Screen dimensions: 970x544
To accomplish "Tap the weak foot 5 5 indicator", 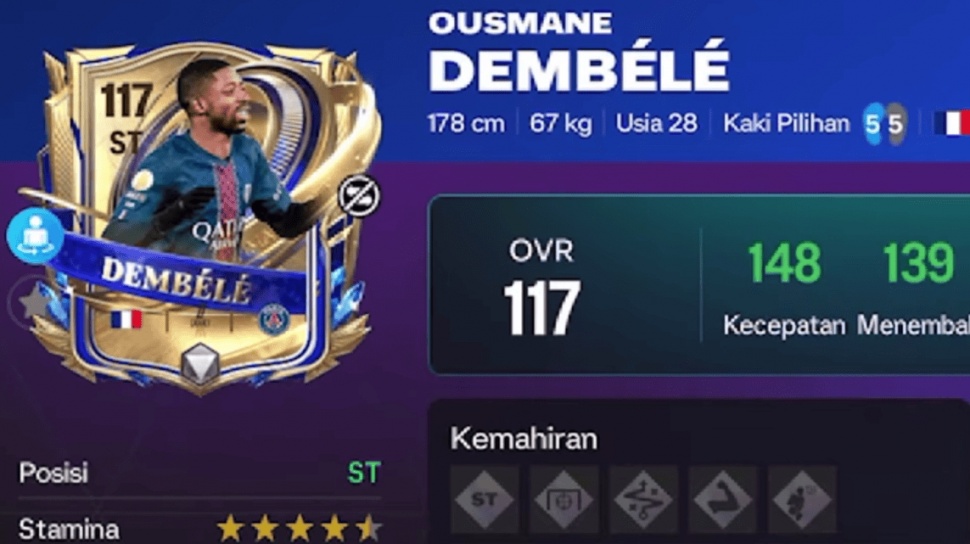I will click(885, 124).
